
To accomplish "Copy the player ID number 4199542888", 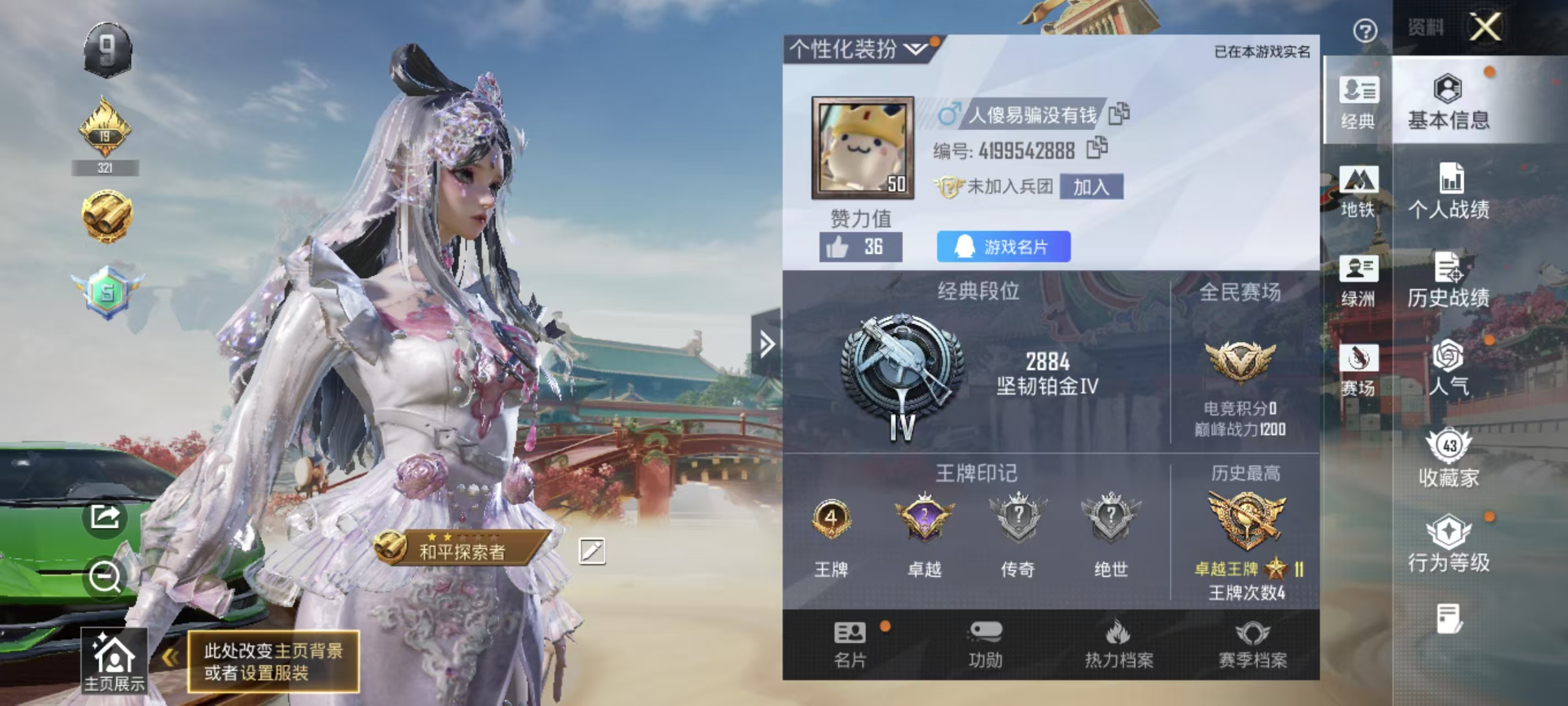I will pos(1097,148).
